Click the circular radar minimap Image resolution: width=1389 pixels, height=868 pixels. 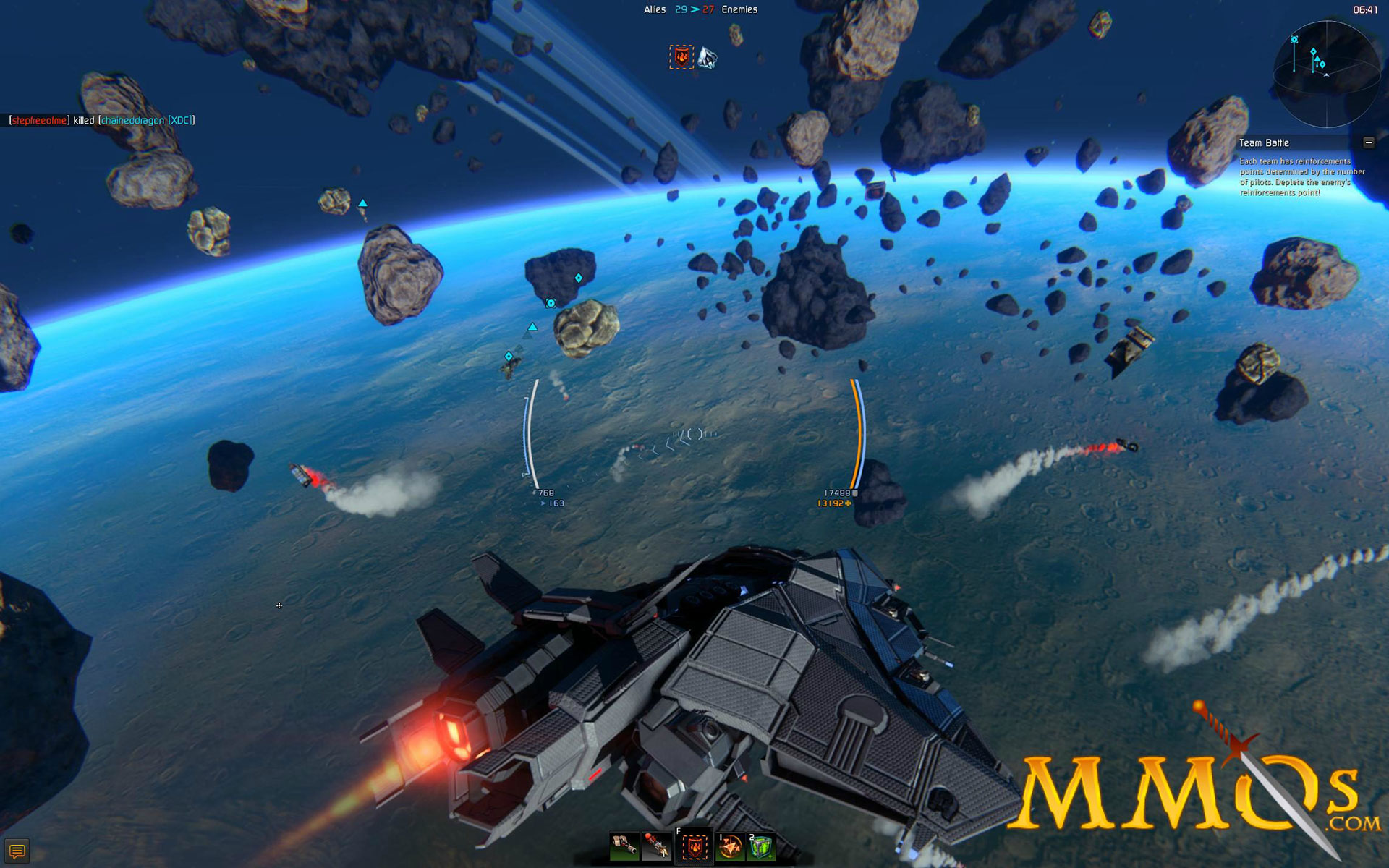(1326, 75)
